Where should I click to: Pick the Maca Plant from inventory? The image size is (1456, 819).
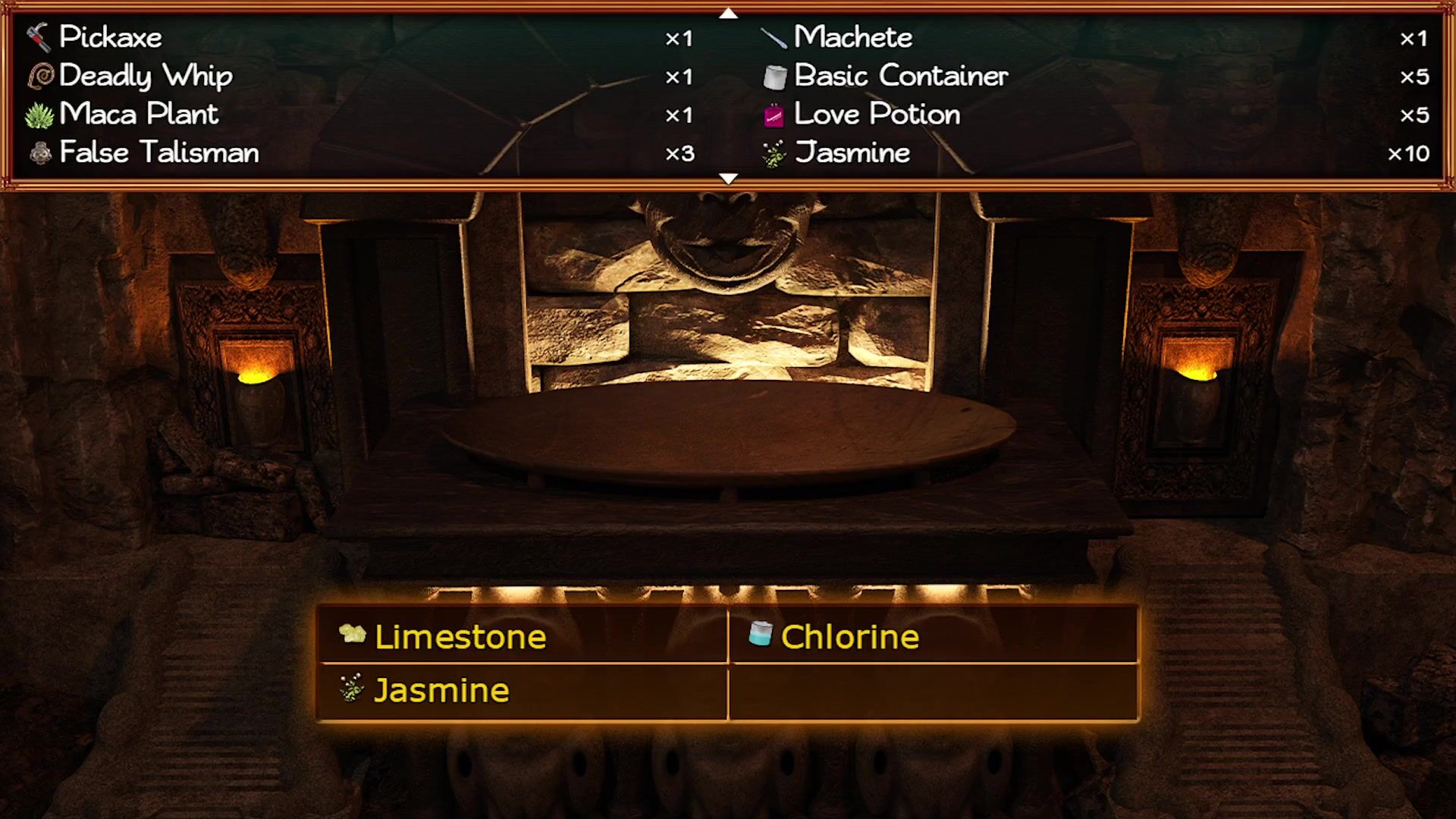[139, 115]
